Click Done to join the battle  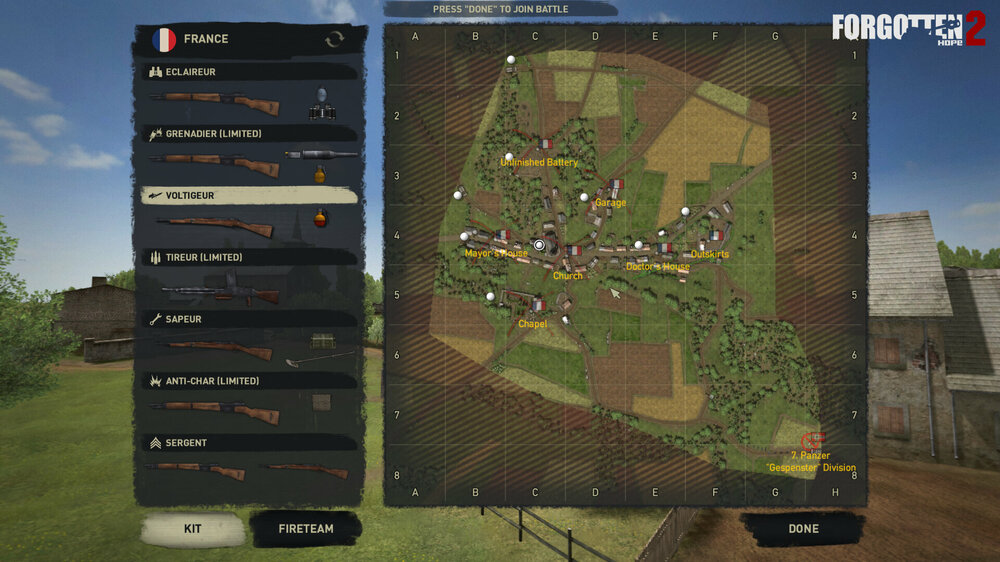pos(803,529)
